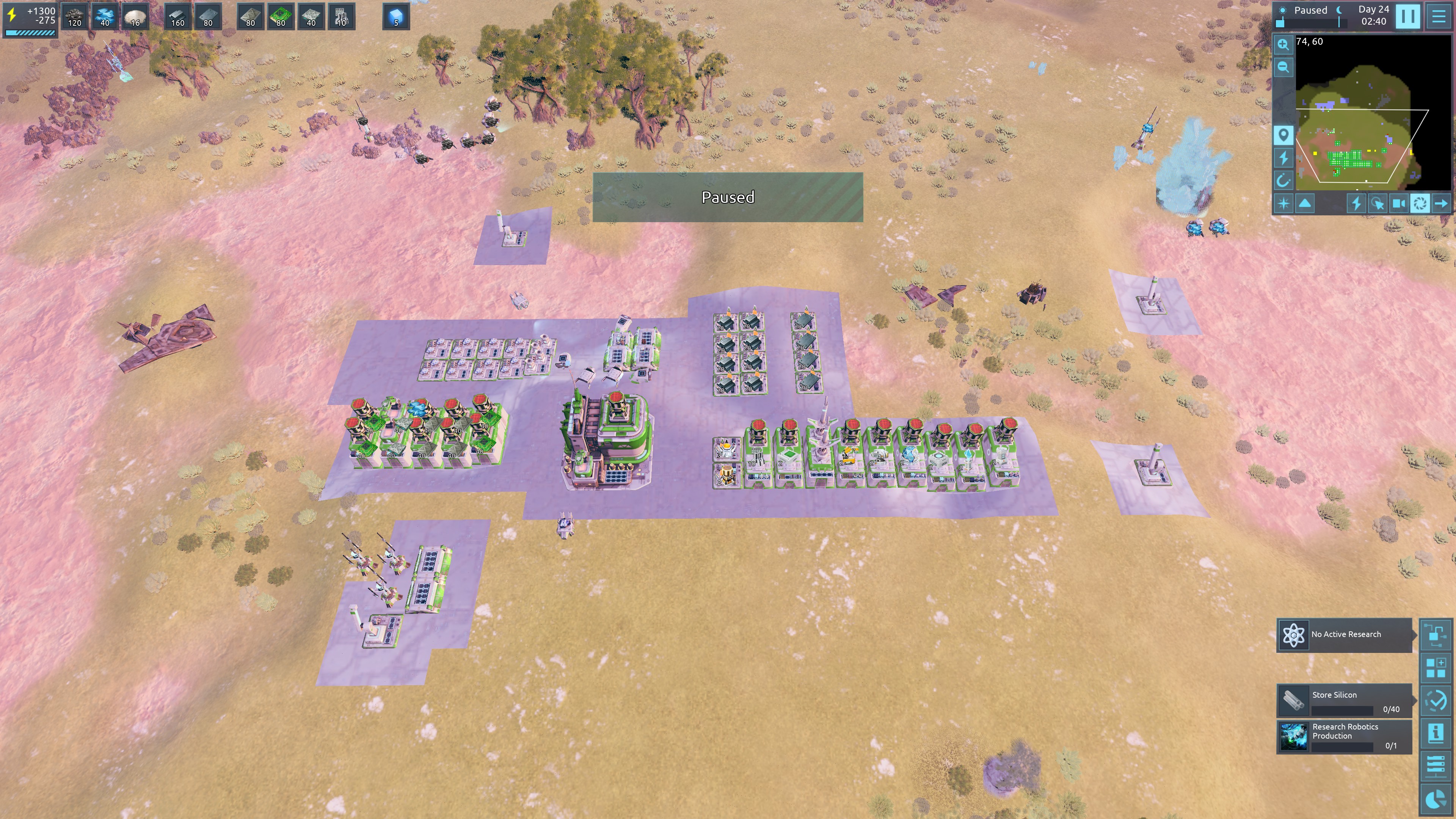The width and height of the screenshot is (1456, 819).
Task: Select the Store Silicon objective
Action: tap(1345, 701)
